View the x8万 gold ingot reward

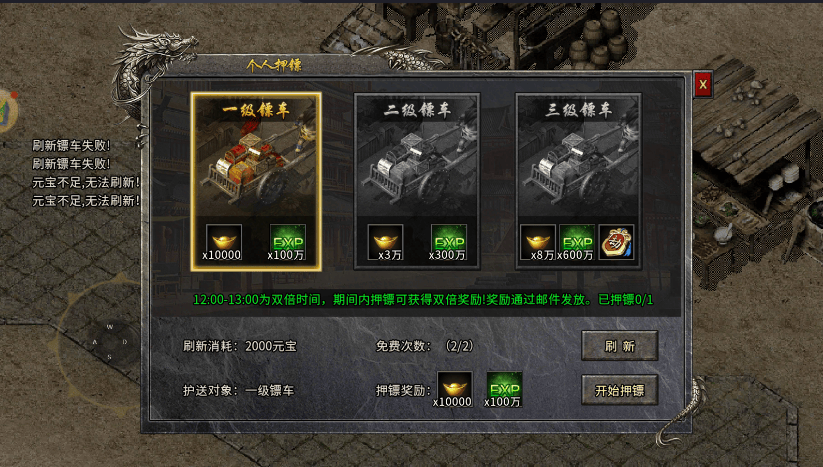538,240
